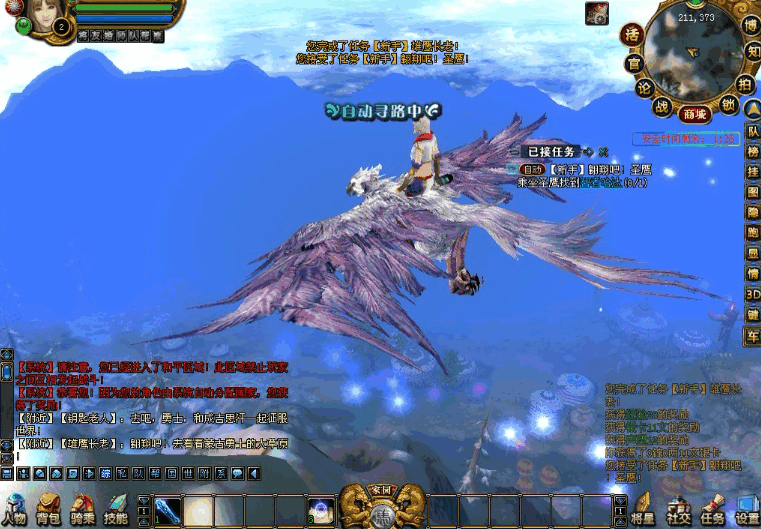Viewport: 761px width, 529px height.
Task: Use the blue sword skill in the hotbar
Action: 168,510
